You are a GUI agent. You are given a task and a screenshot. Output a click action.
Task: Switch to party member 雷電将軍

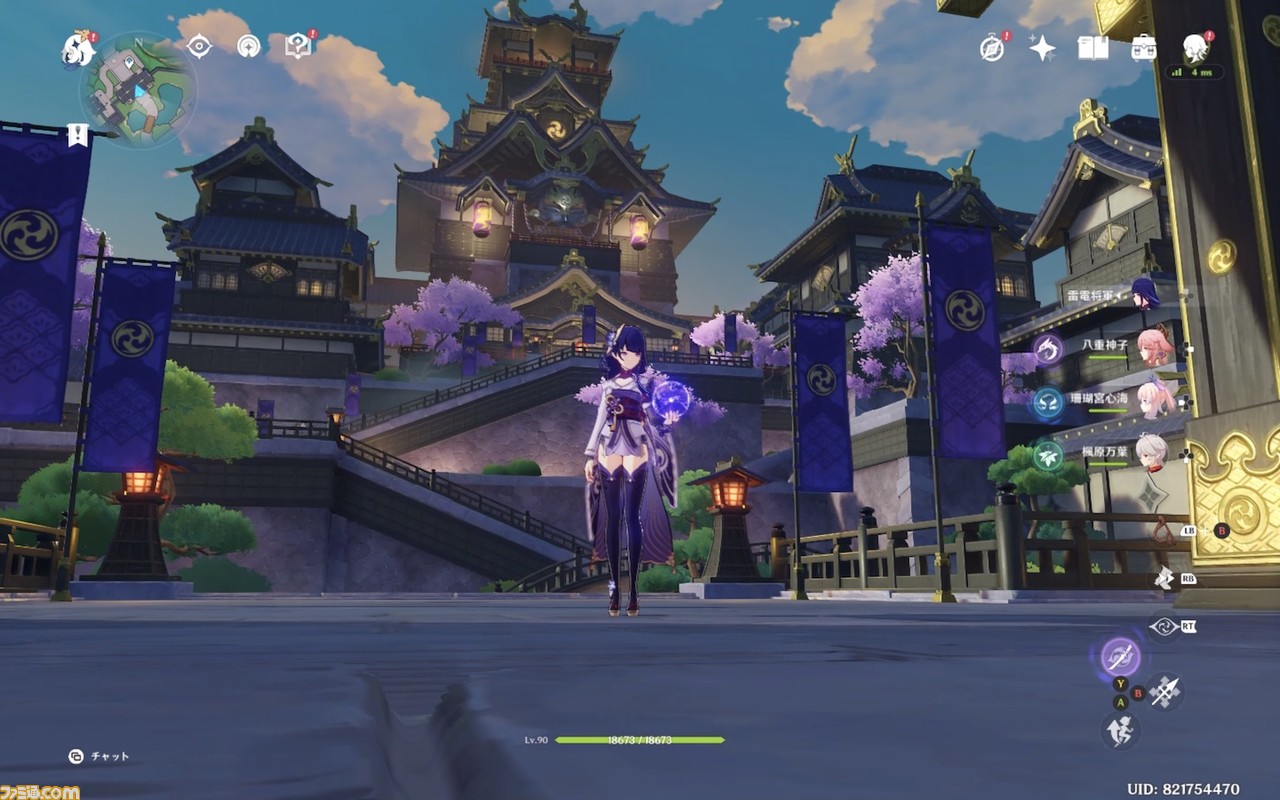click(1144, 295)
